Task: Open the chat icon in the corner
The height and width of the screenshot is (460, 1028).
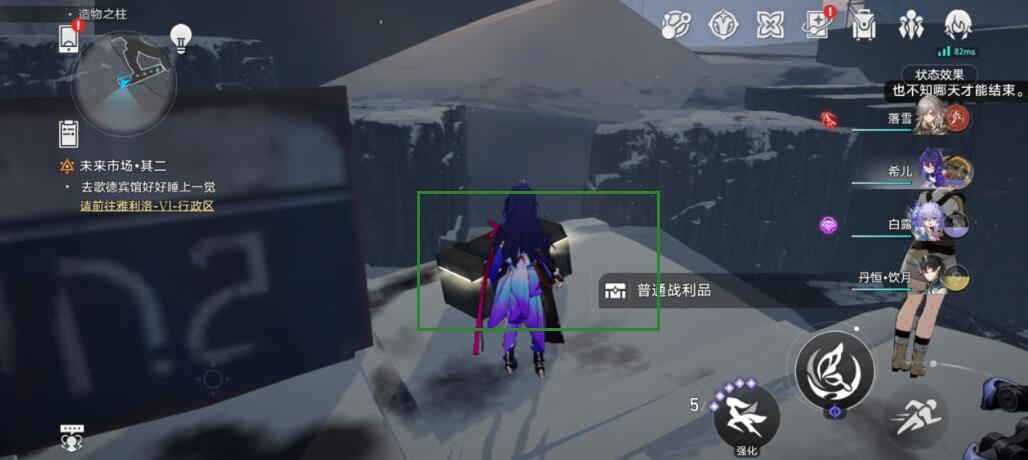Action: point(71,436)
